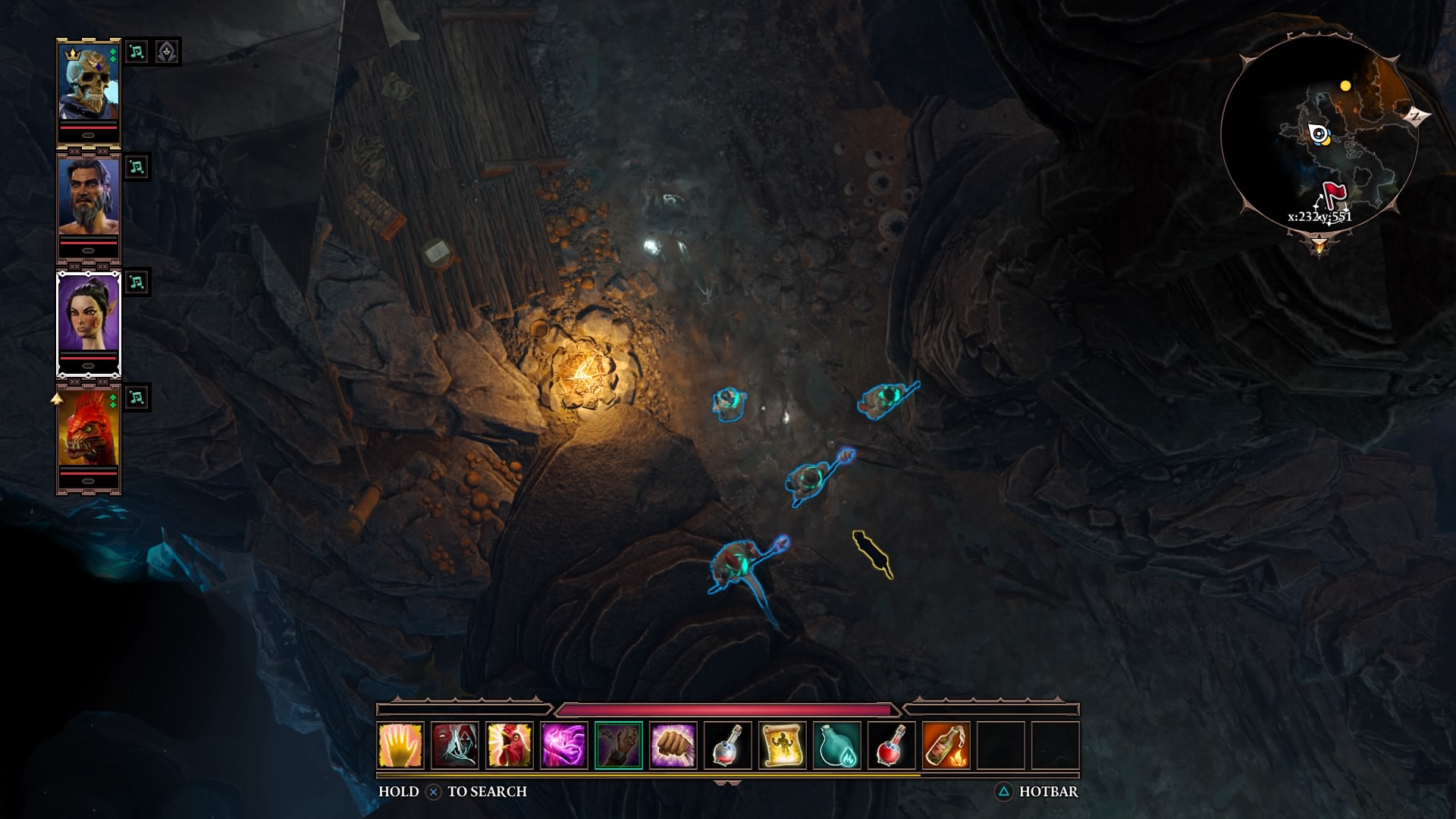The width and height of the screenshot is (1456, 819).
Task: Use the small red potion flask
Action: tap(728, 745)
